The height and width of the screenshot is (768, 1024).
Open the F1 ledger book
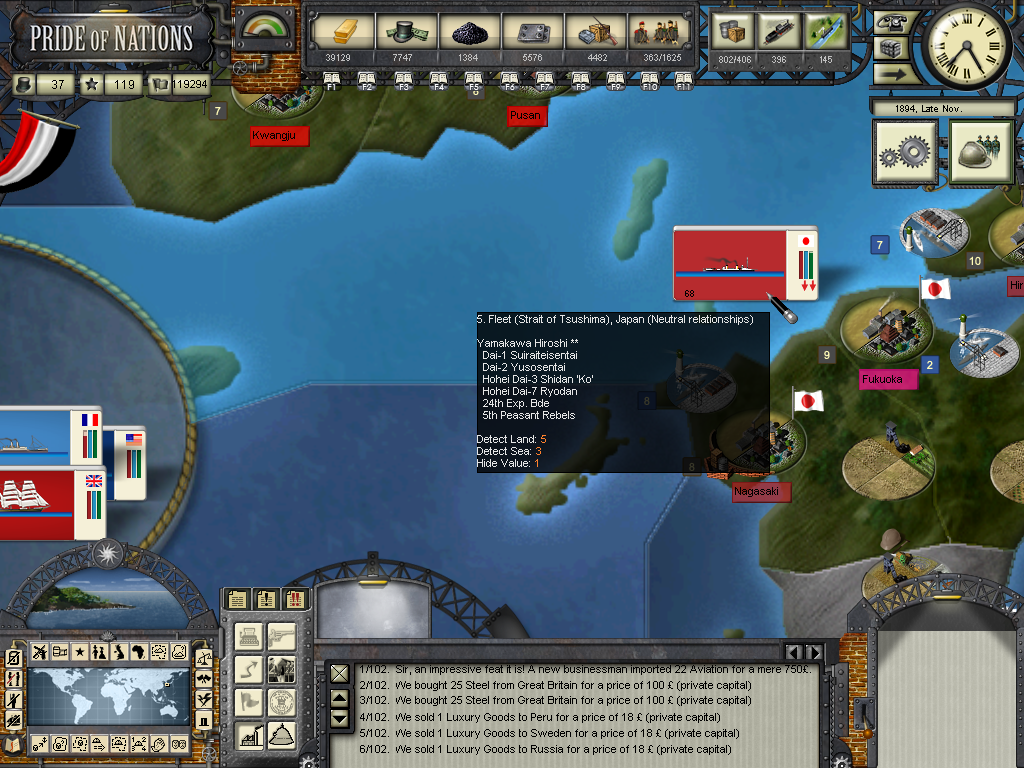[x=332, y=80]
